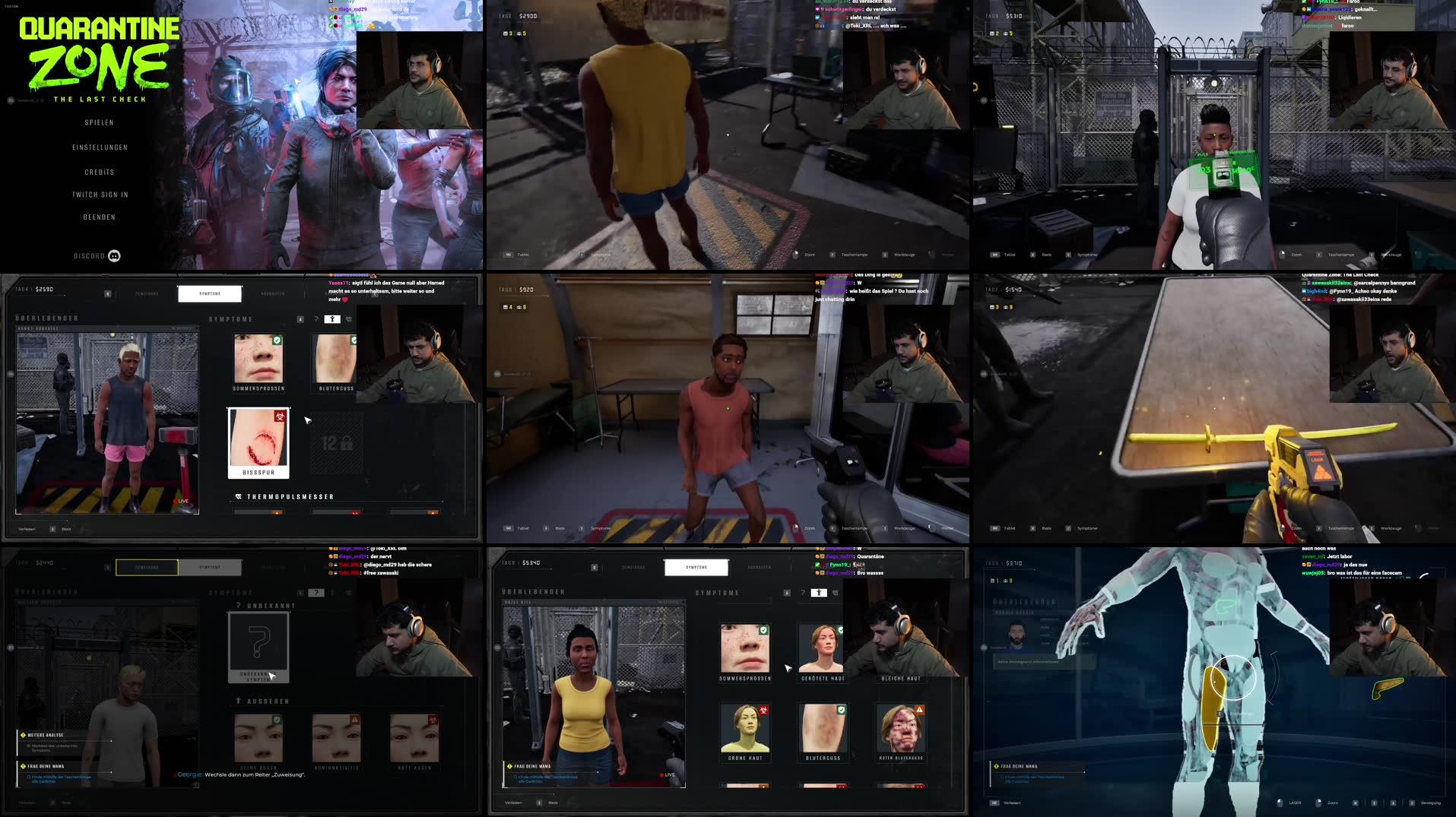Click the person icon next to Aussehen heading
The image size is (1456, 817).
point(237,700)
